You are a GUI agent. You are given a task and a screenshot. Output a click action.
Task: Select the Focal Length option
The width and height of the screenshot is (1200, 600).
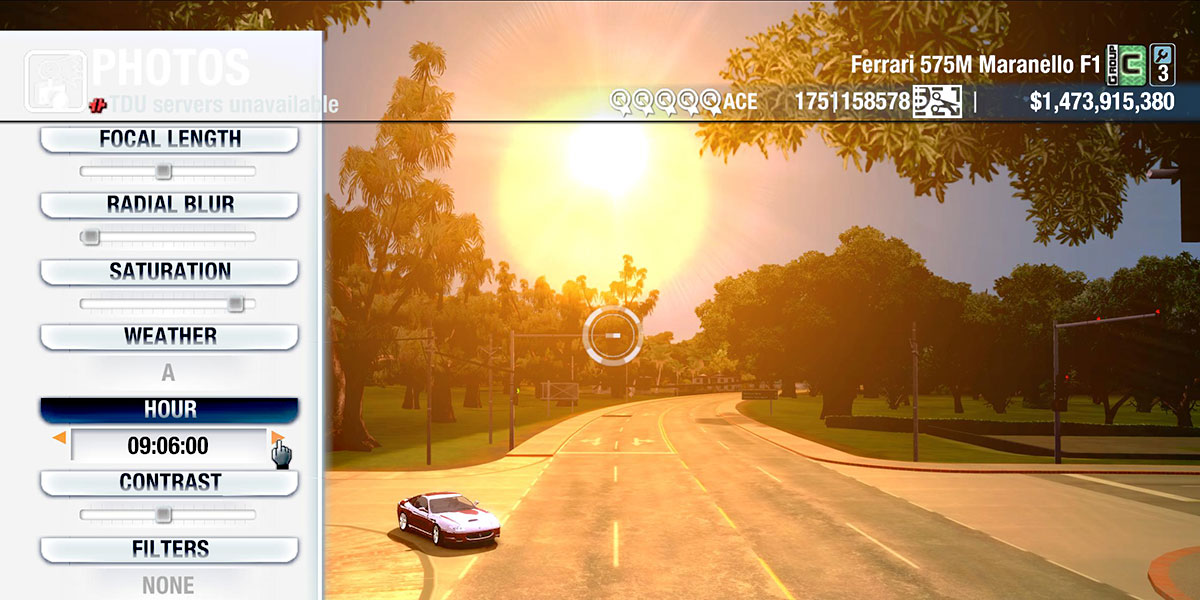(169, 139)
